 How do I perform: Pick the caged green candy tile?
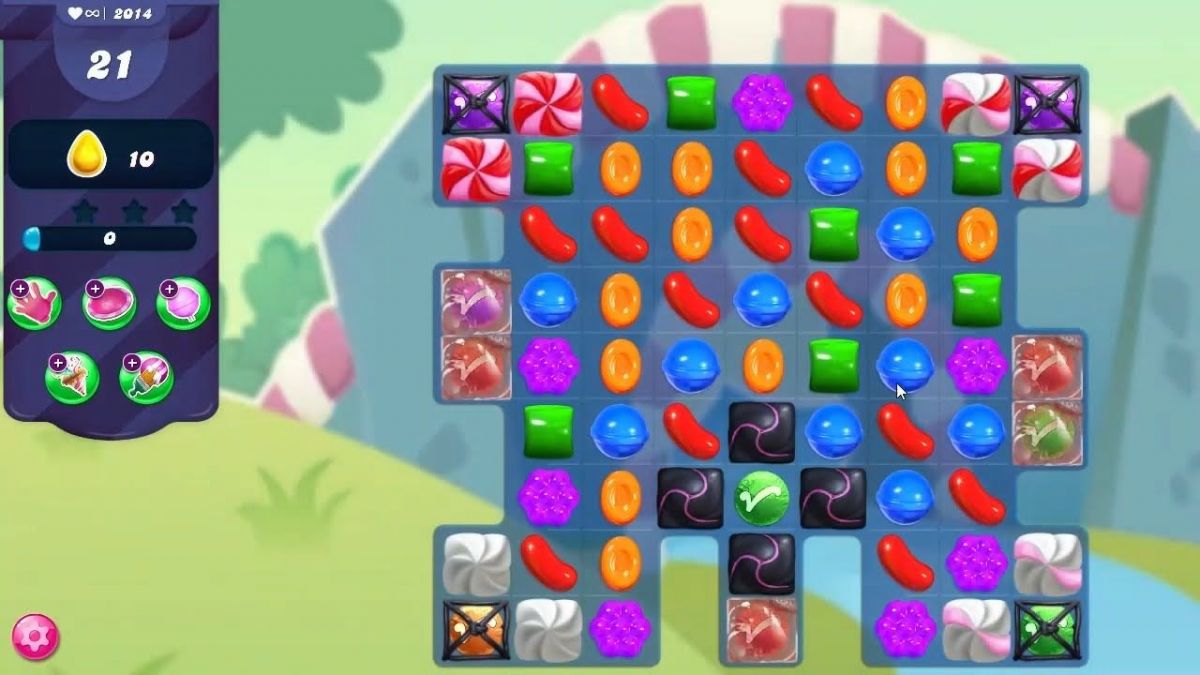click(1047, 629)
